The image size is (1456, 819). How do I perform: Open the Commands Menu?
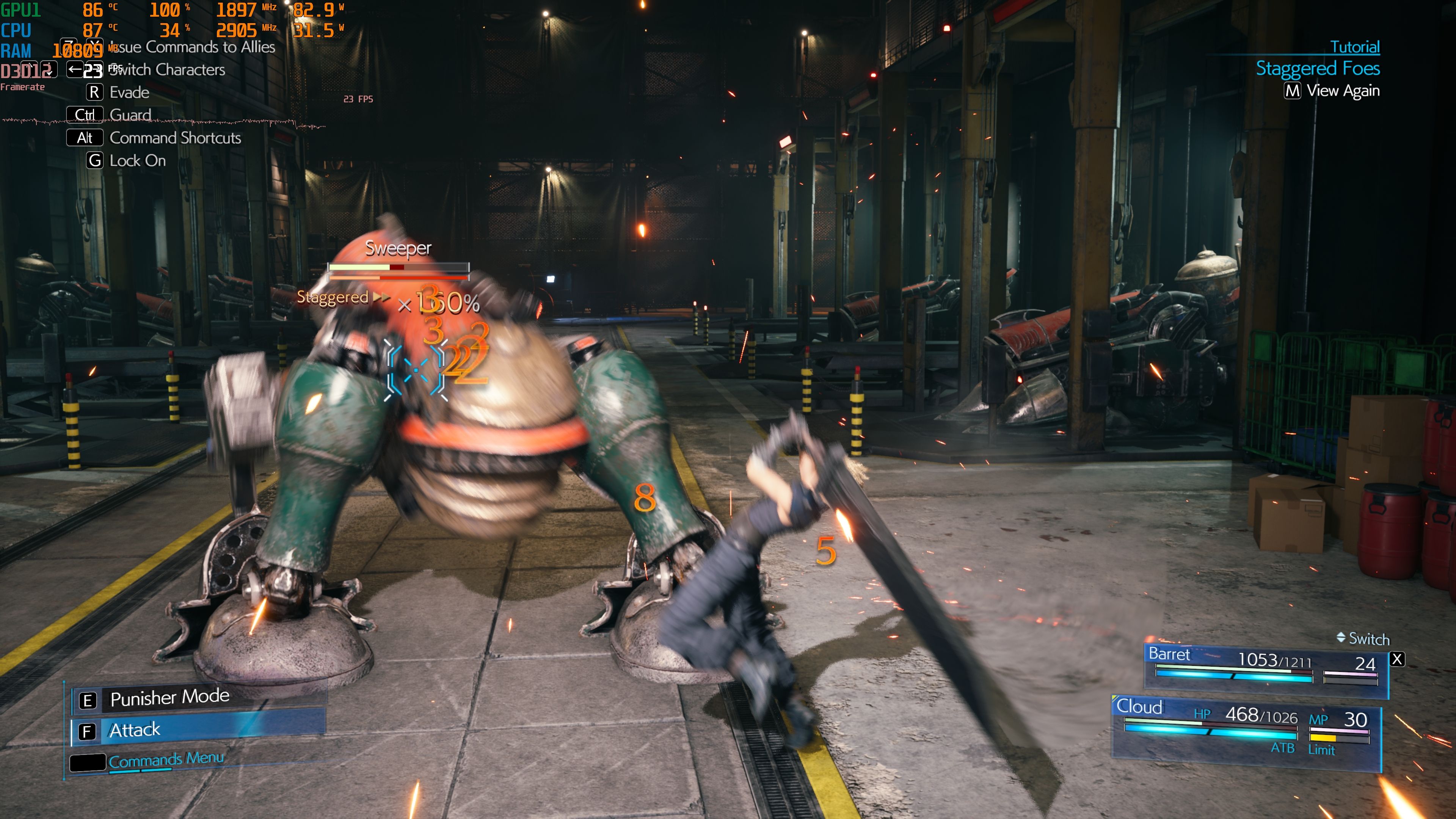[x=166, y=760]
